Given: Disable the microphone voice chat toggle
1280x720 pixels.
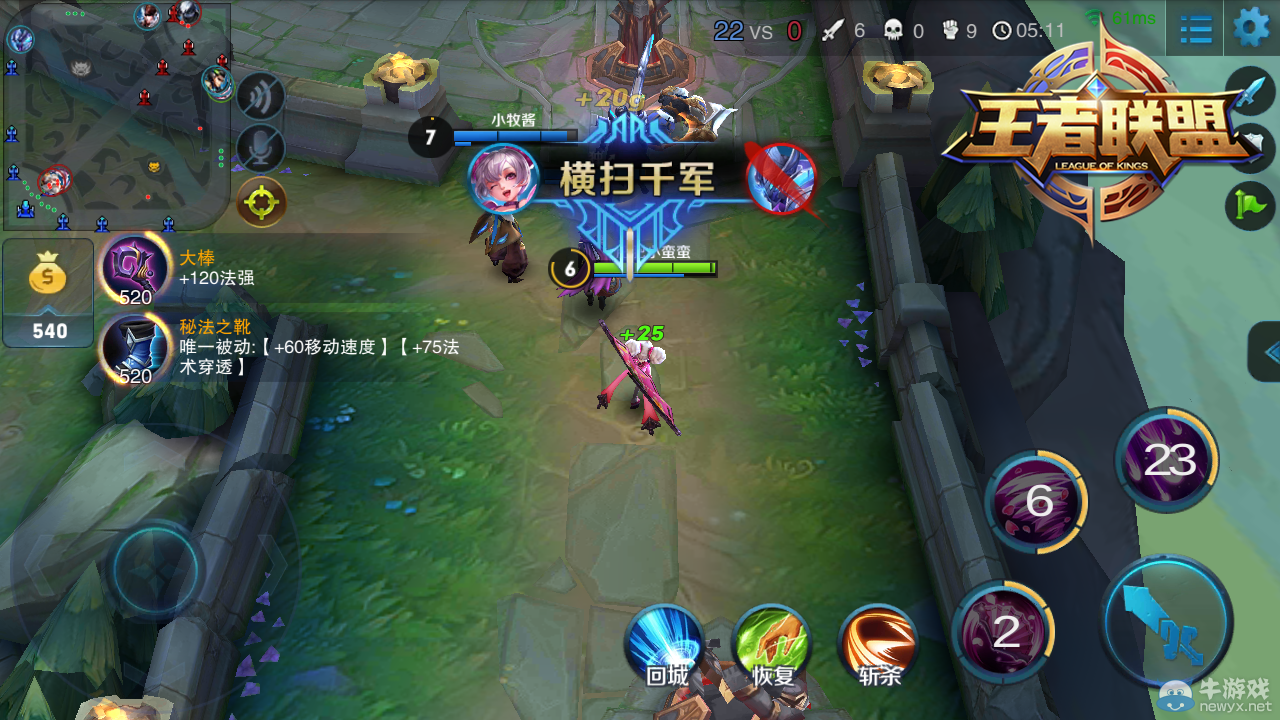Looking at the screenshot, I should [260, 147].
